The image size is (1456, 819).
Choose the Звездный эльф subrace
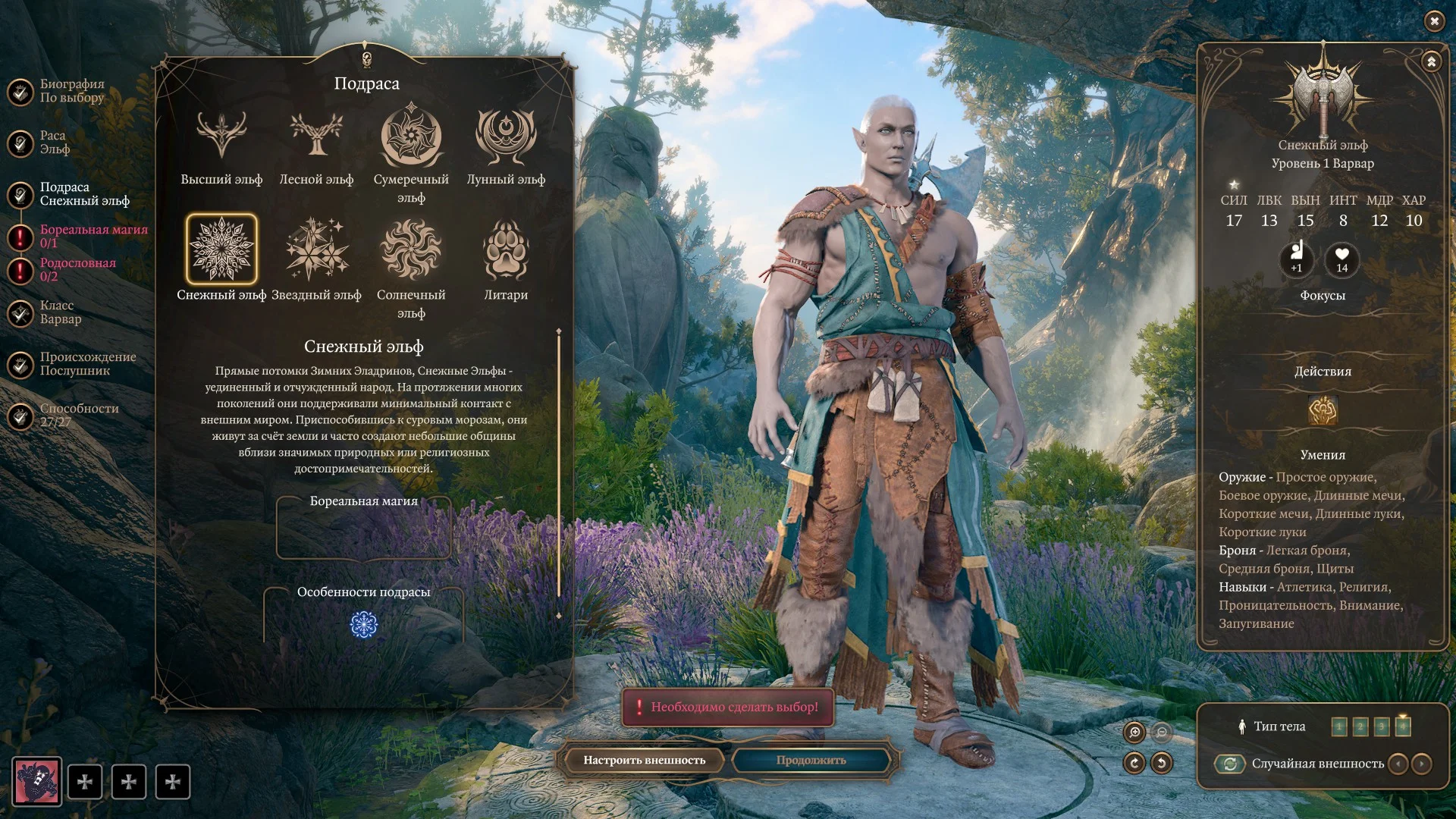tap(316, 250)
